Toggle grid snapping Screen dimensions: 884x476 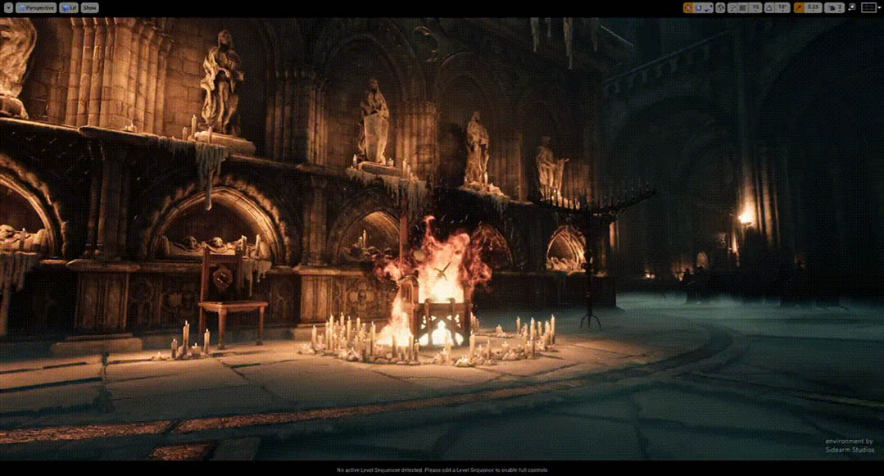point(742,7)
